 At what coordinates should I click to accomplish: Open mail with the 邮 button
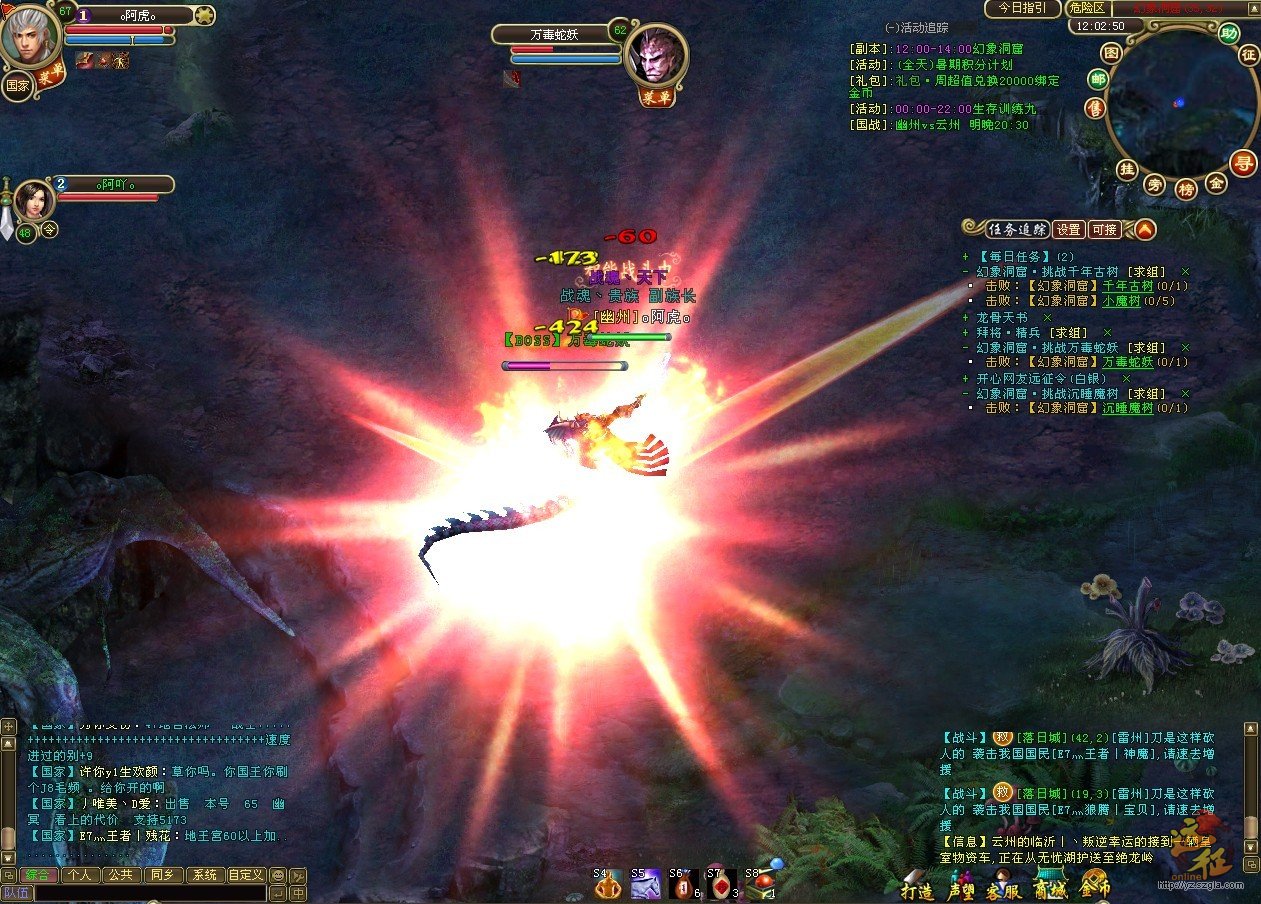coord(1099,80)
